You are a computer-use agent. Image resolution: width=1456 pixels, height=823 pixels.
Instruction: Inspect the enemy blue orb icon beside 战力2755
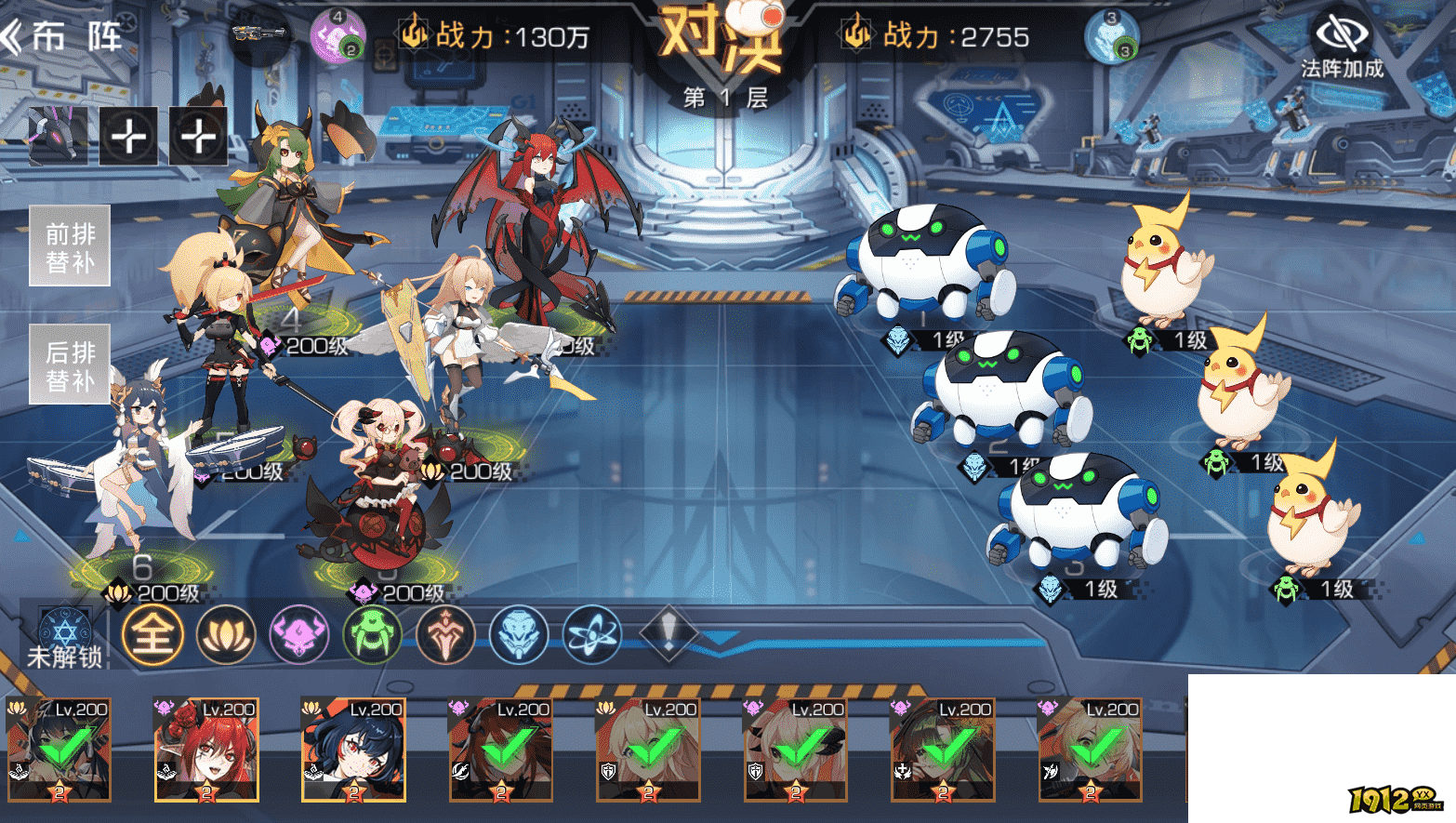pyautogui.click(x=1111, y=37)
